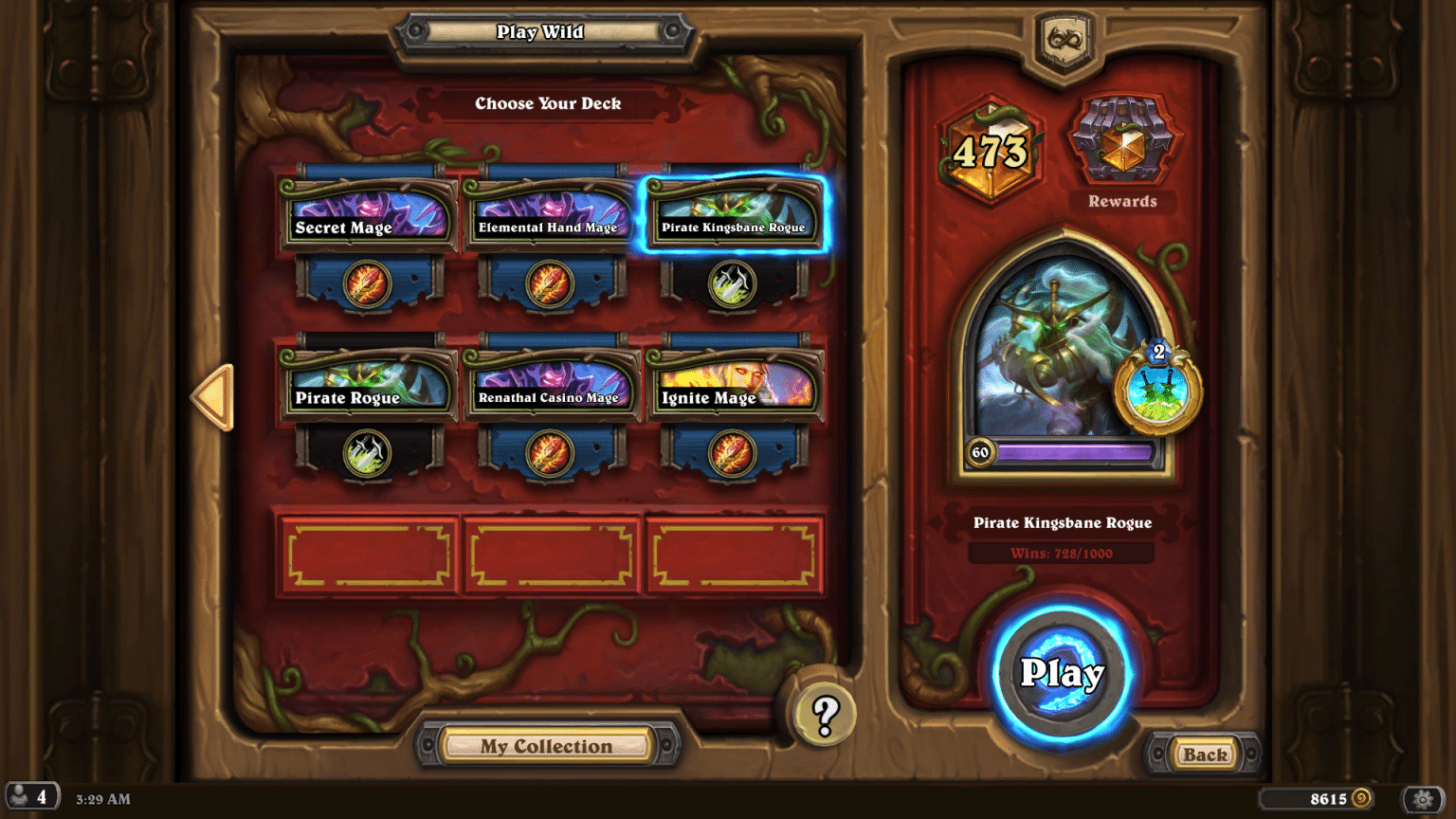
Task: Open the Rewards chest icon
Action: click(1121, 144)
